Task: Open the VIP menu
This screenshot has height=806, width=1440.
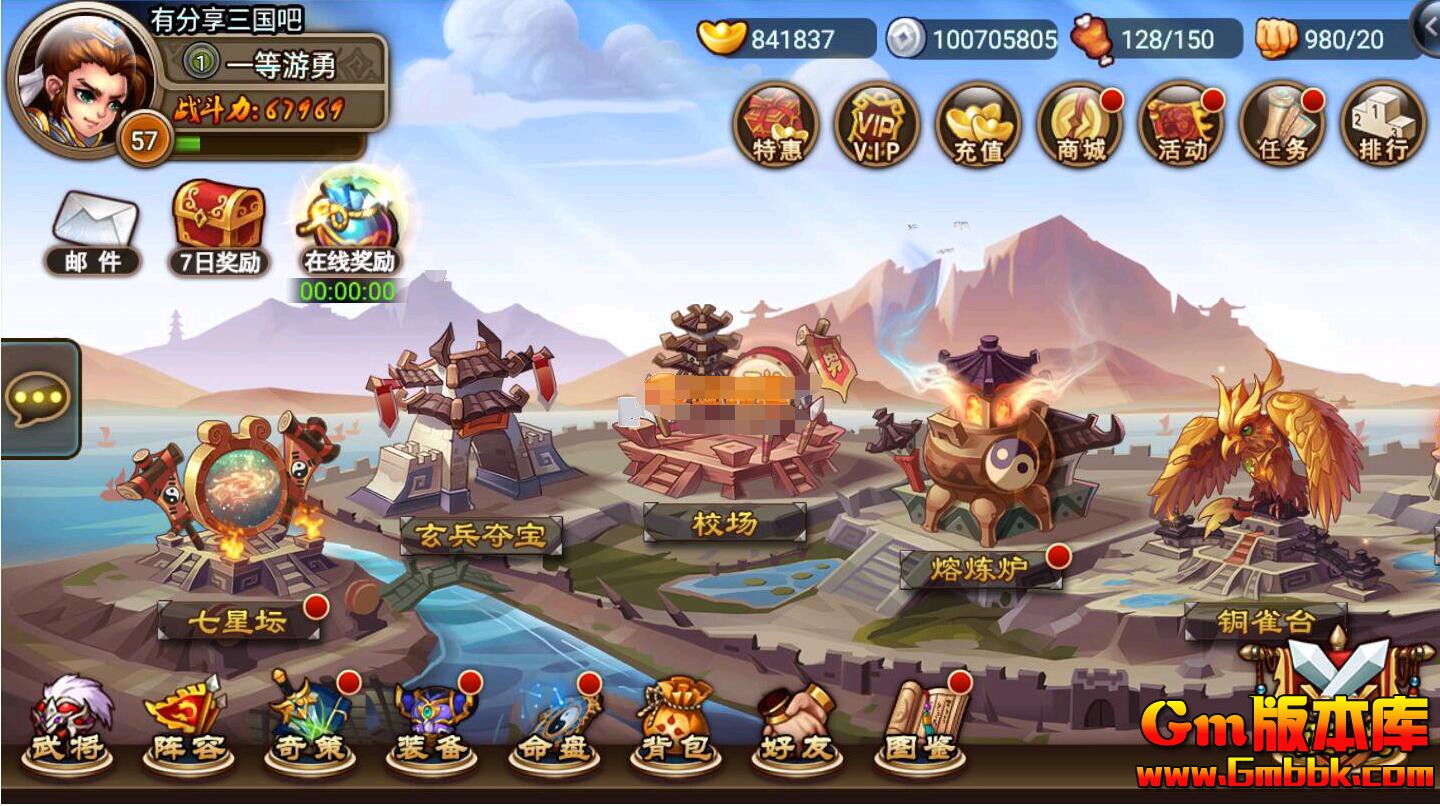Action: 877,125
